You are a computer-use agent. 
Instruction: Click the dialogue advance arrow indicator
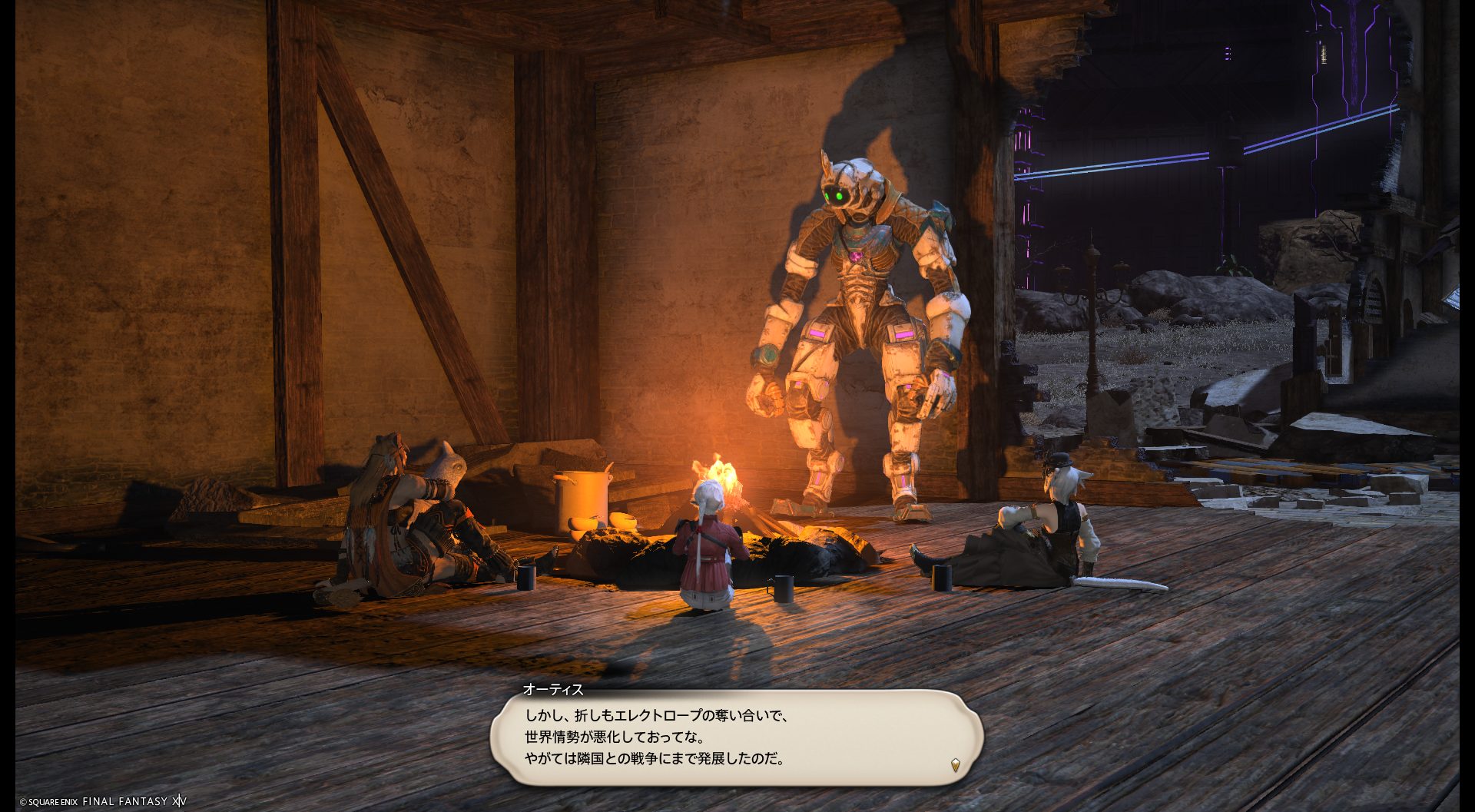coord(955,764)
